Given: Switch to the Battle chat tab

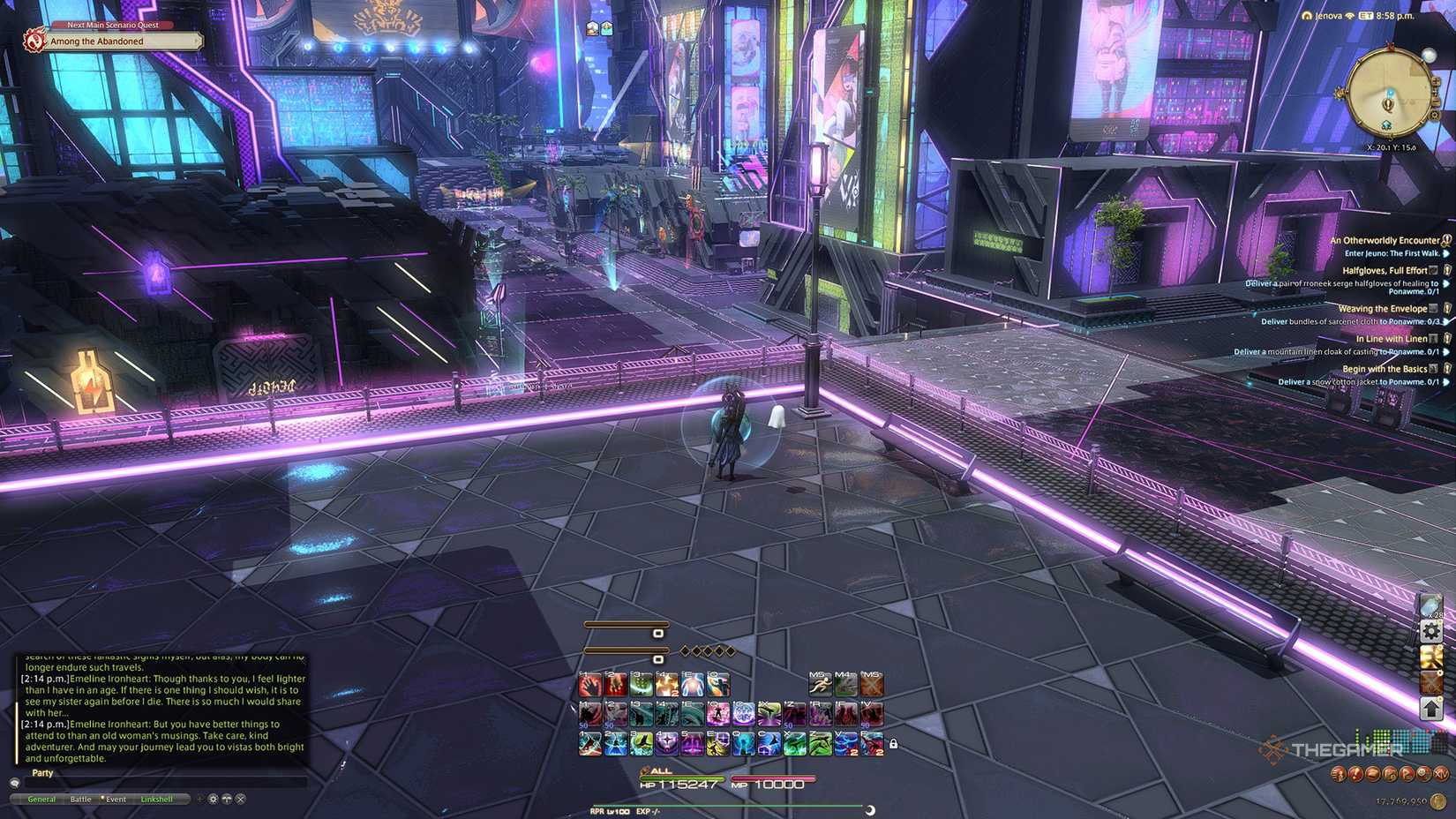Looking at the screenshot, I should pyautogui.click(x=80, y=799).
